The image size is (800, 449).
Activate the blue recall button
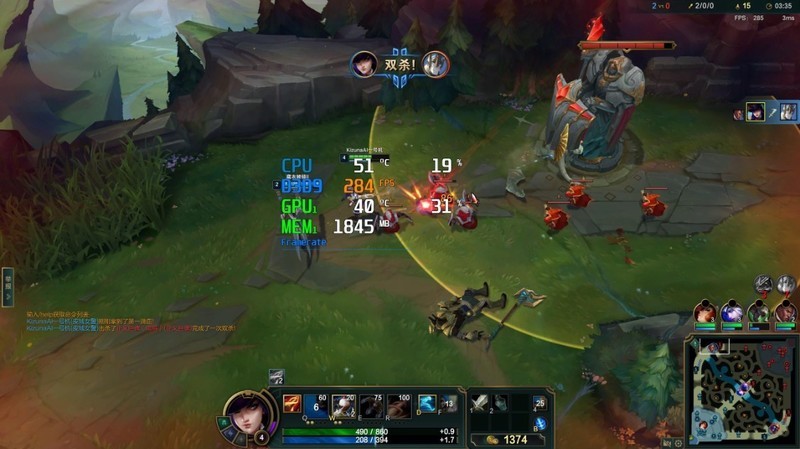click(x=540, y=424)
